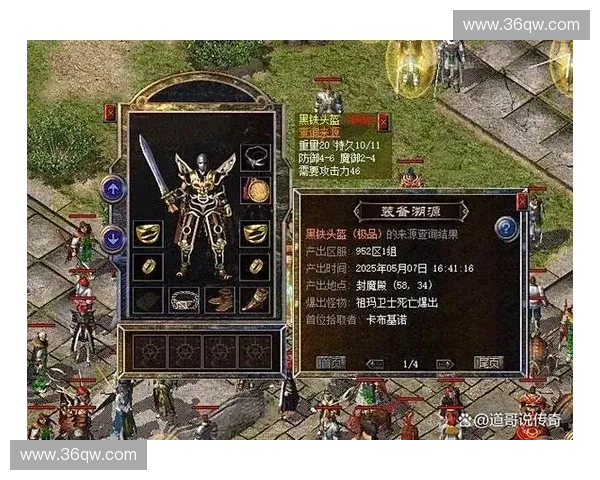Select the brown boots equipment slot
The image size is (600, 480).
coord(220,299)
